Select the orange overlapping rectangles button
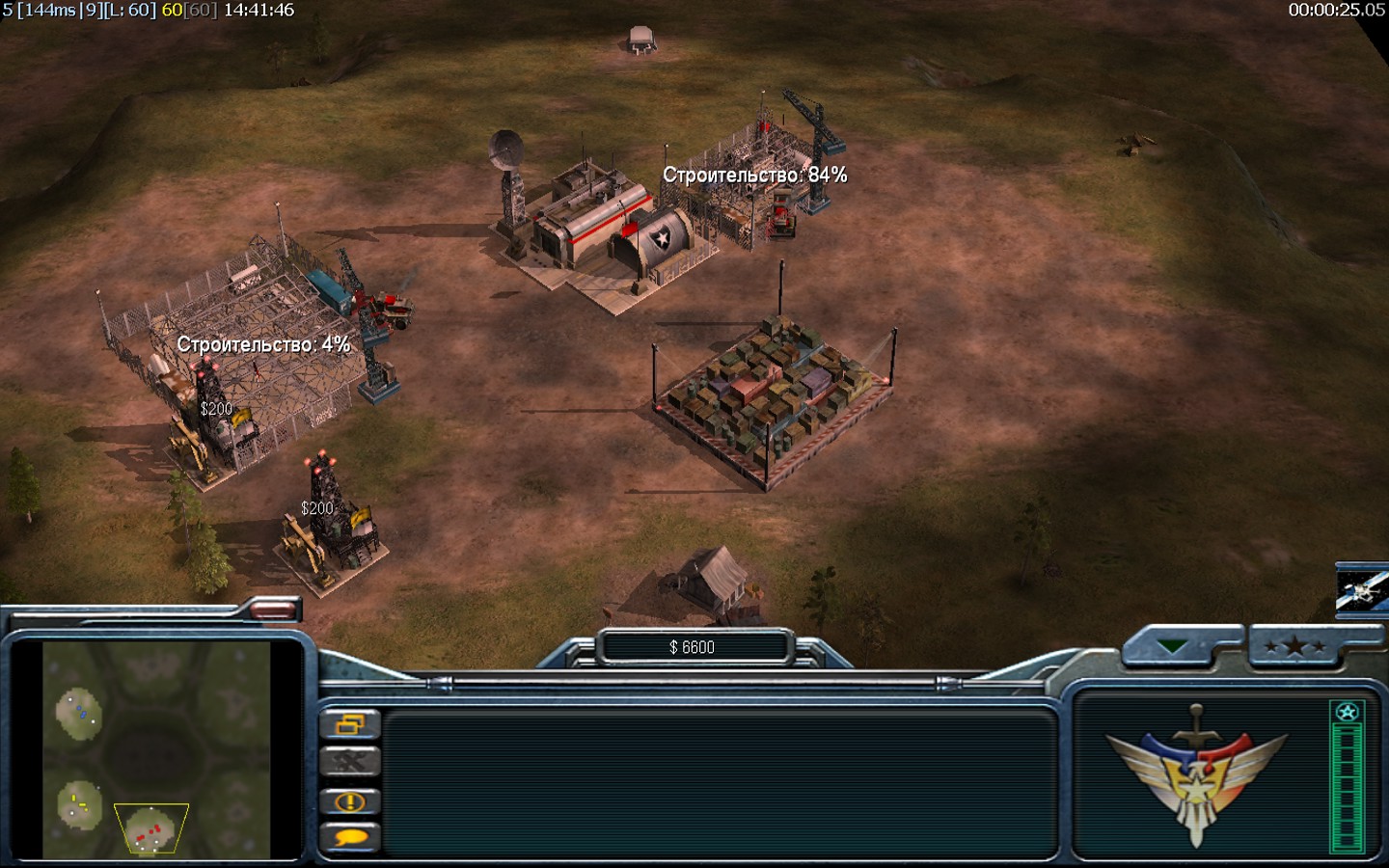The image size is (1389, 868). click(x=349, y=723)
